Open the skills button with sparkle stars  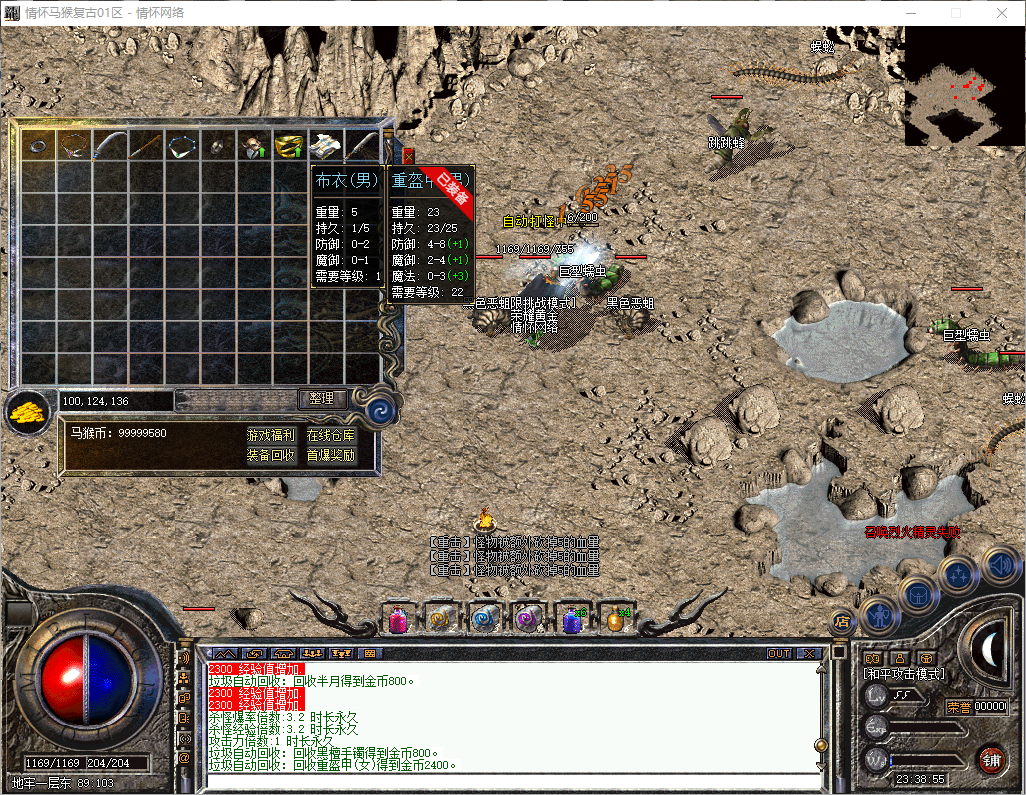point(958,575)
